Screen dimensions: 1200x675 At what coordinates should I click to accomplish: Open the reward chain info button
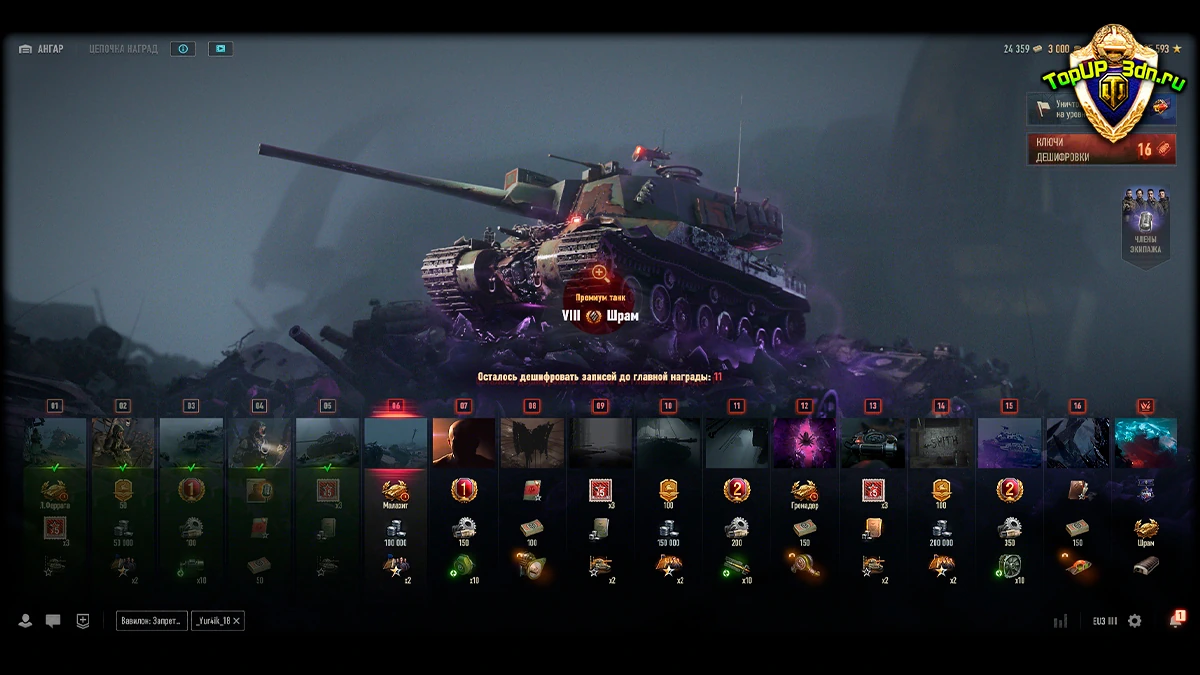click(182, 49)
